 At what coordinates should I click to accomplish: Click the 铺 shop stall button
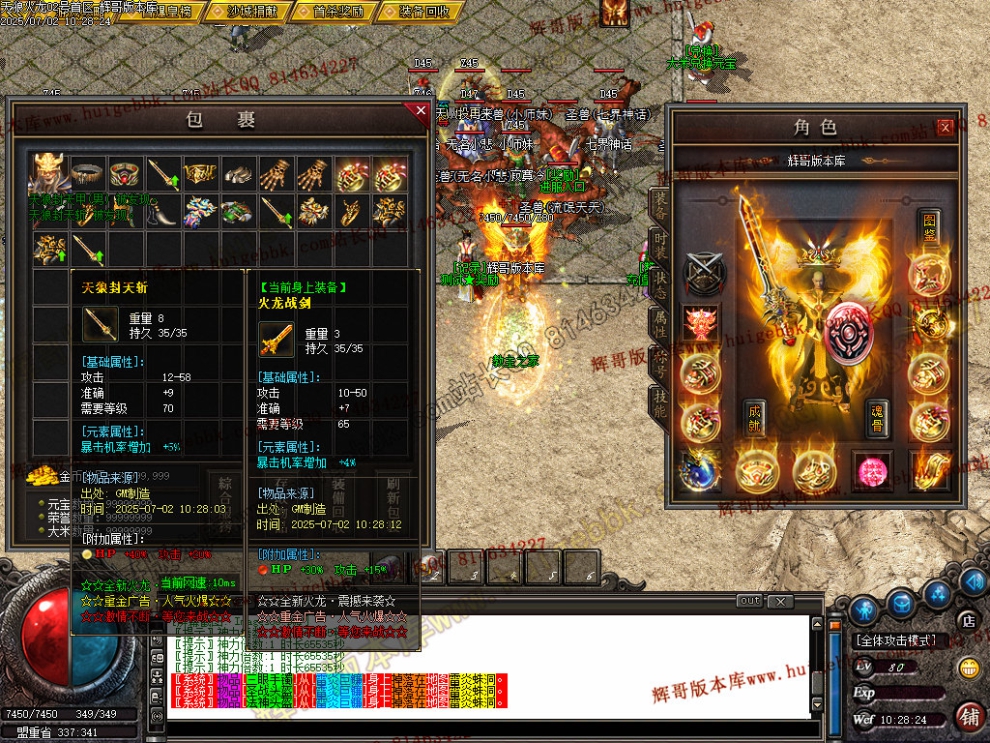[968, 717]
